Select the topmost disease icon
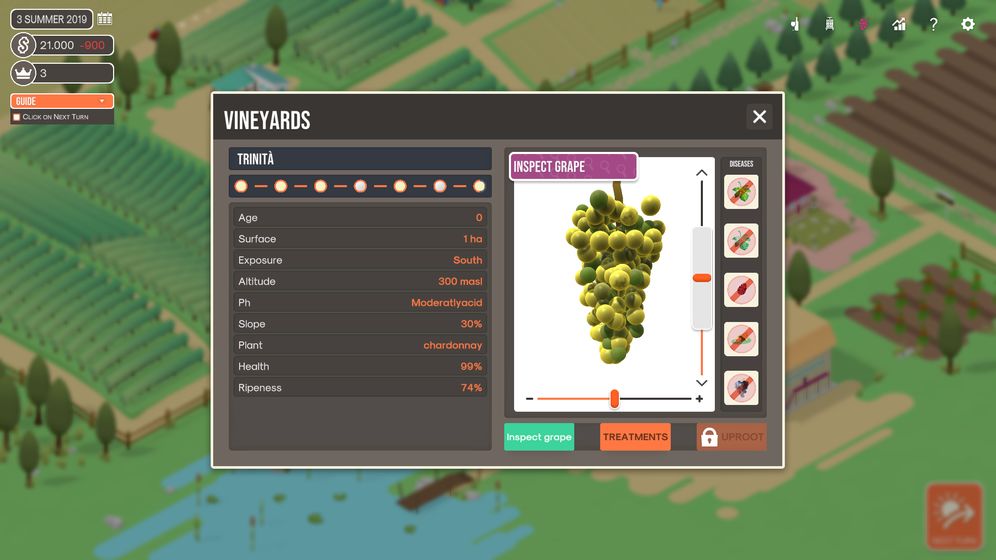 click(741, 192)
